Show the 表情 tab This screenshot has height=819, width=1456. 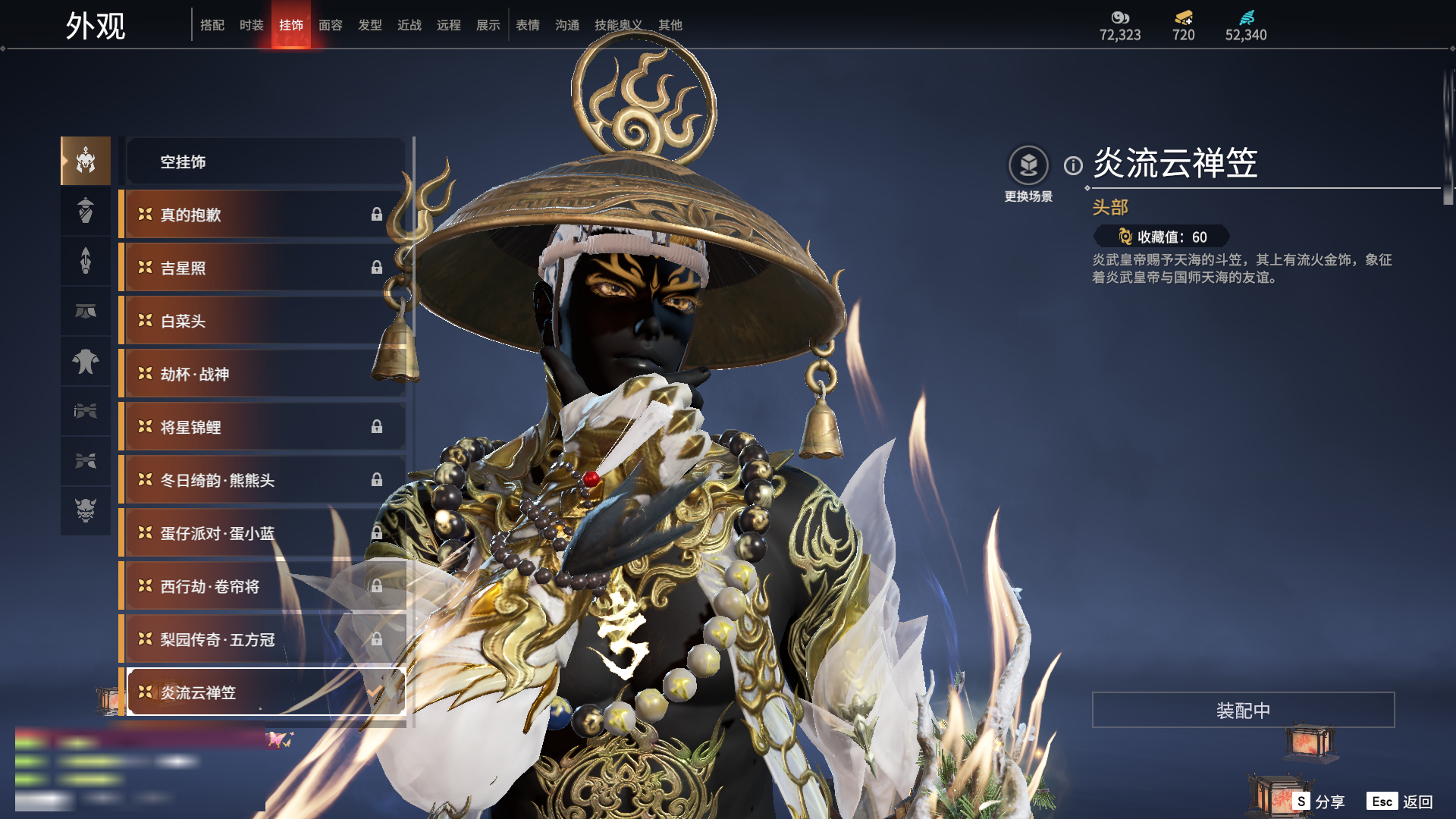click(x=528, y=25)
